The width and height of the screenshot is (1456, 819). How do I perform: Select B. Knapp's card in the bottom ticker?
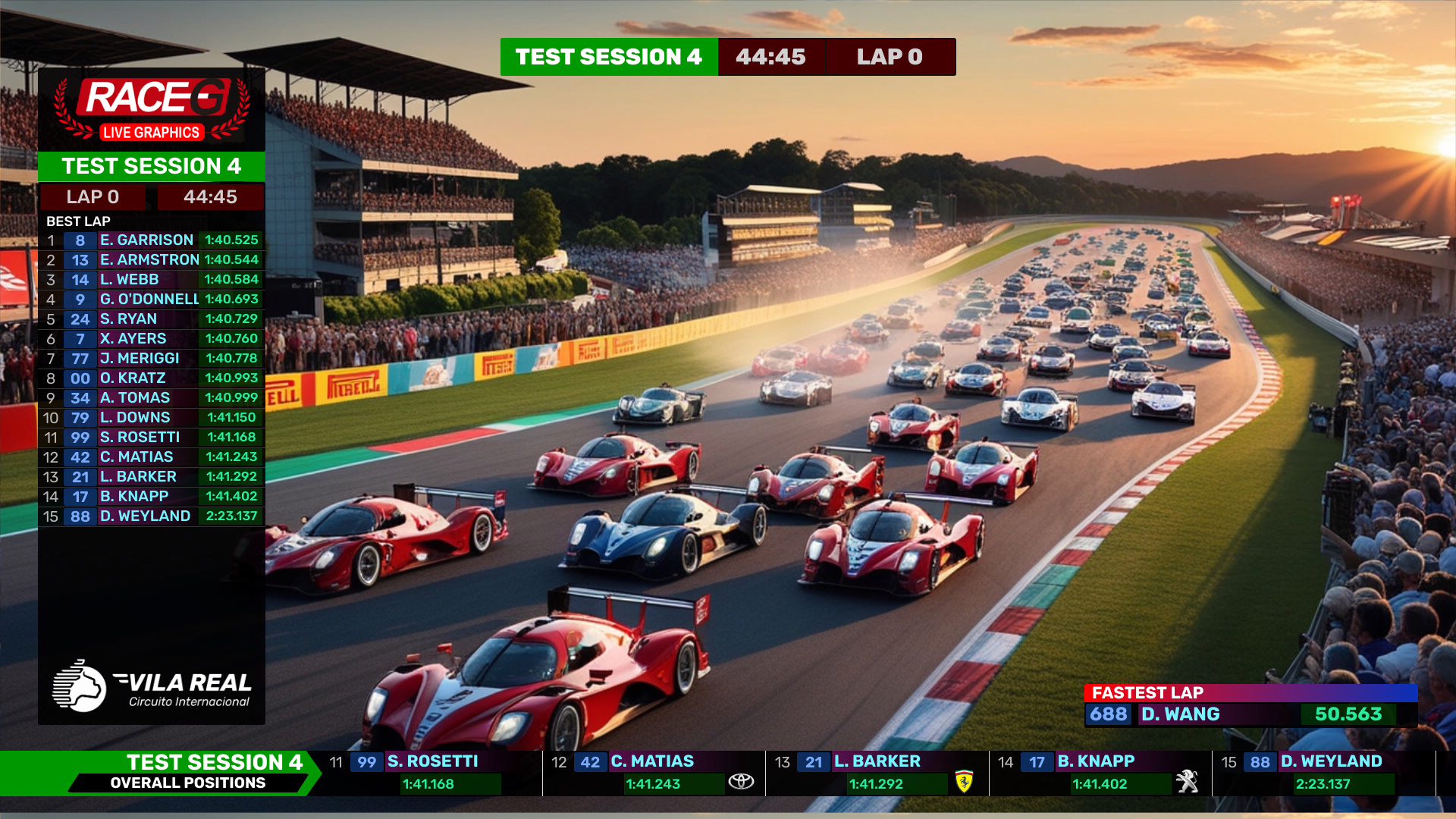tap(1100, 773)
